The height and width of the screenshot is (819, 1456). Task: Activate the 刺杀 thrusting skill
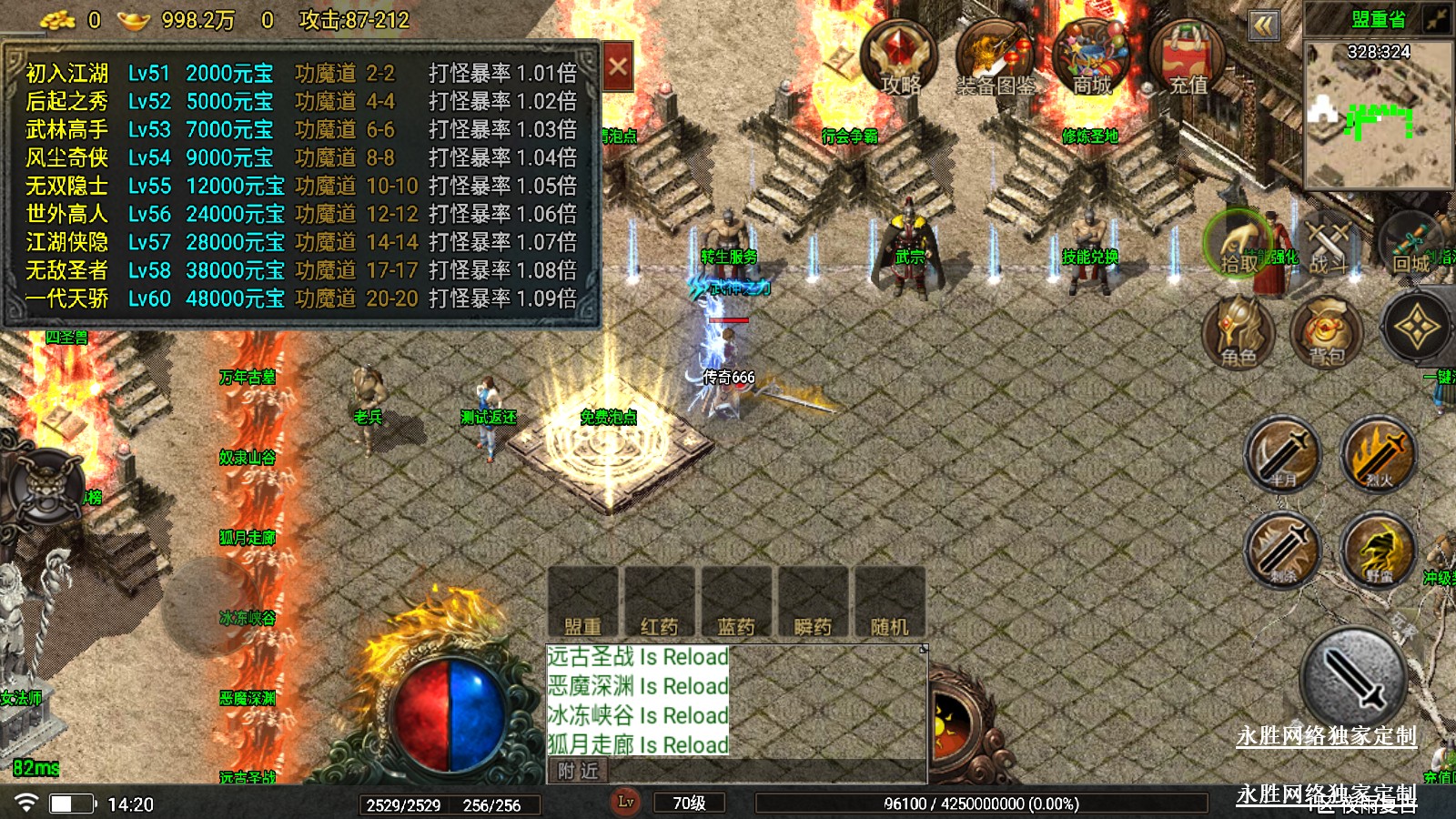(x=1283, y=550)
